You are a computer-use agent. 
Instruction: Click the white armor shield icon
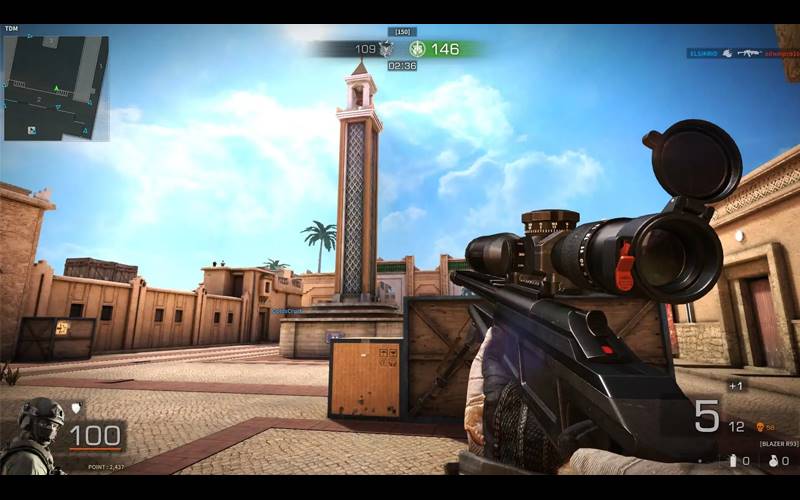(x=75, y=407)
